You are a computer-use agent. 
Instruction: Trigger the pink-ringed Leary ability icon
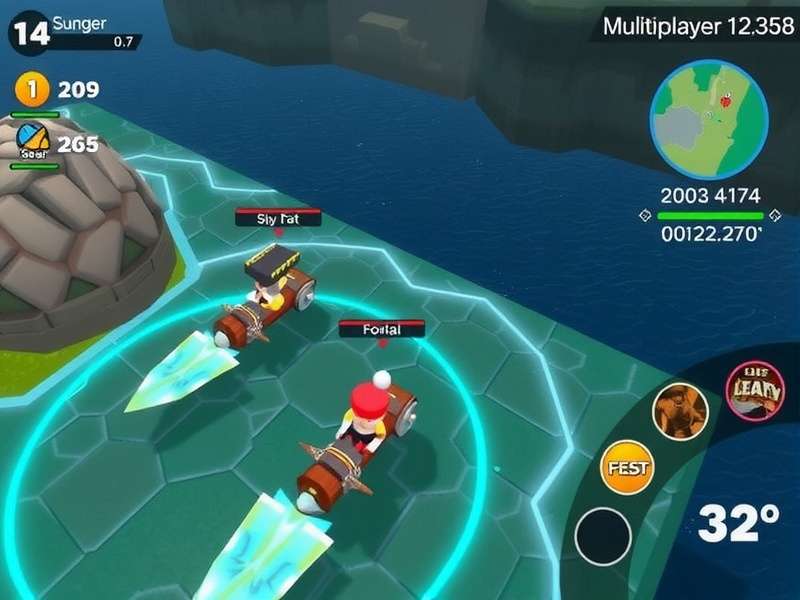point(755,390)
